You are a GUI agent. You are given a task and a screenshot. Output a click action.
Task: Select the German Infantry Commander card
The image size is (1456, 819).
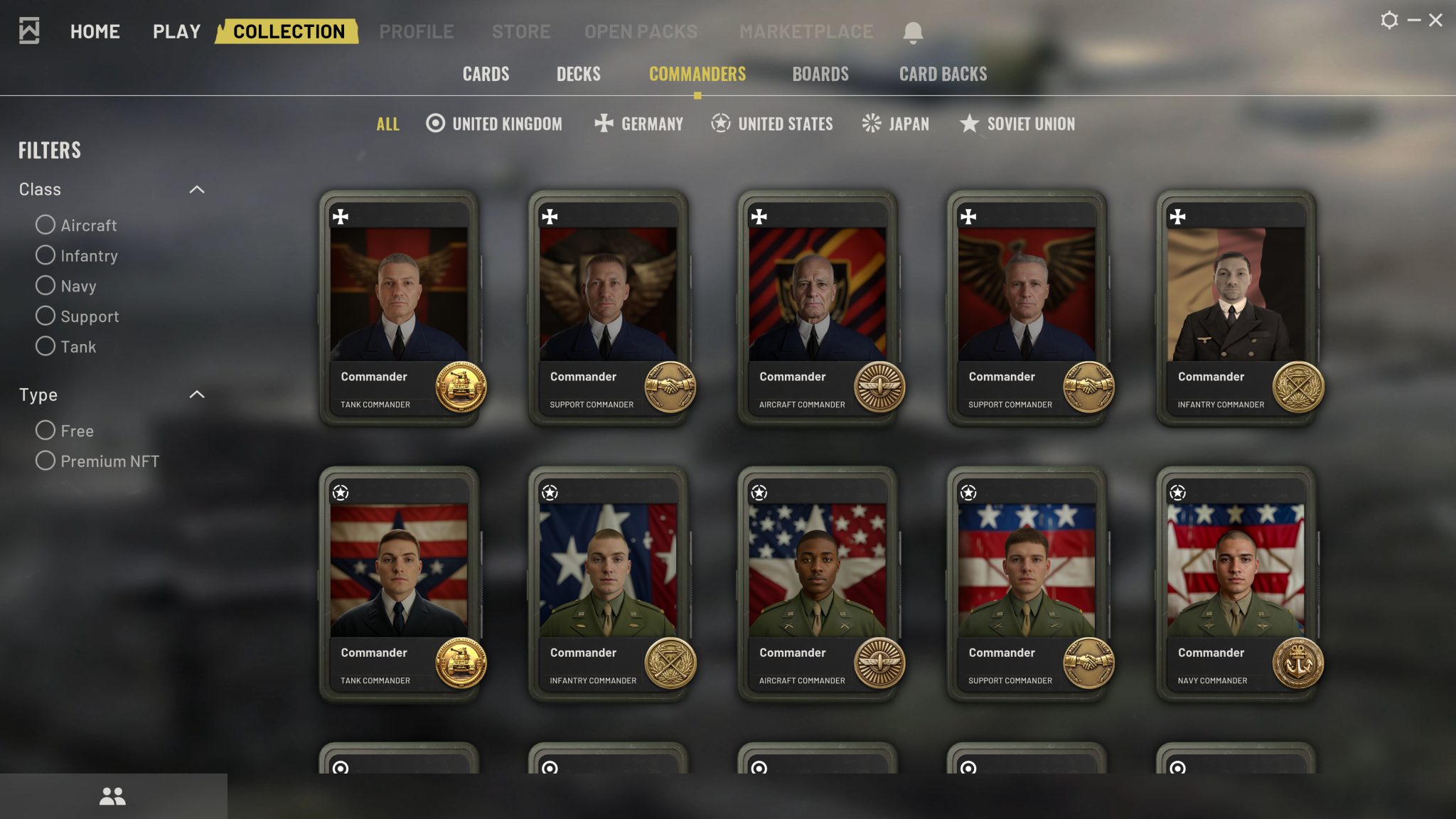click(1236, 307)
